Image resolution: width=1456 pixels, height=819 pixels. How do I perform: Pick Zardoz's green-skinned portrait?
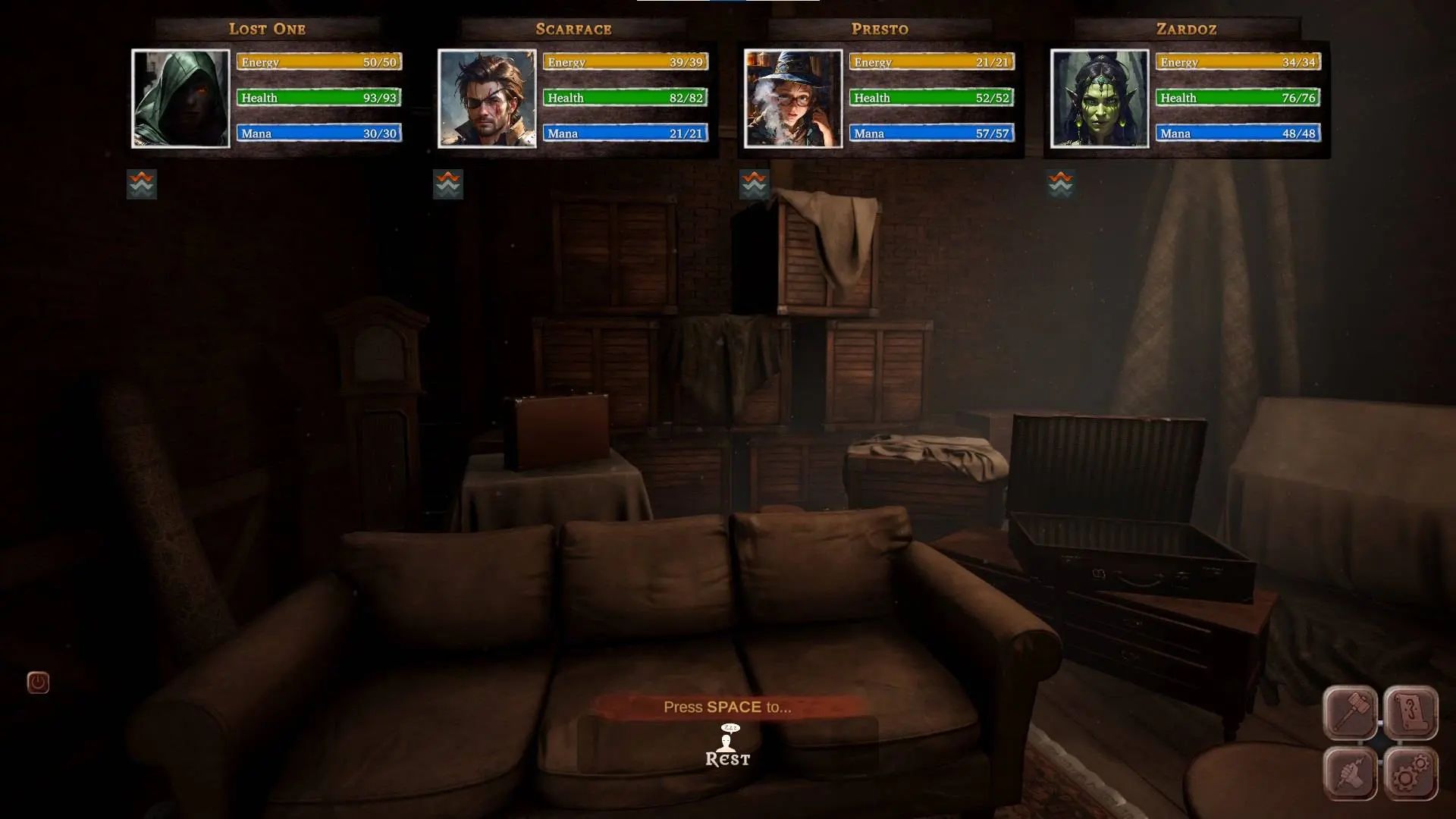(x=1100, y=99)
